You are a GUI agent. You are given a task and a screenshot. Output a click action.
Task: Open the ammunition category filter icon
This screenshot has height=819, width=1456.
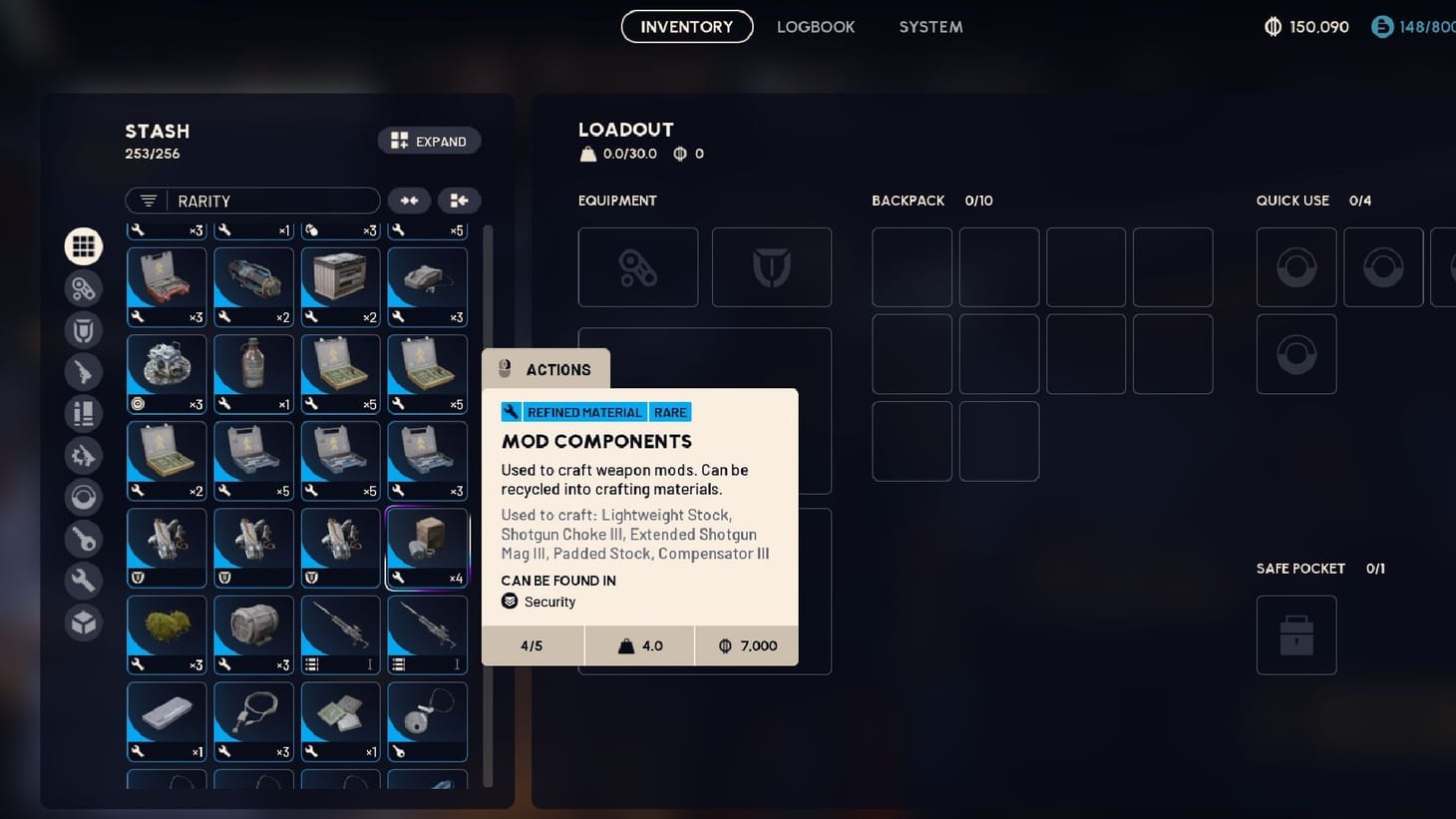click(x=84, y=414)
